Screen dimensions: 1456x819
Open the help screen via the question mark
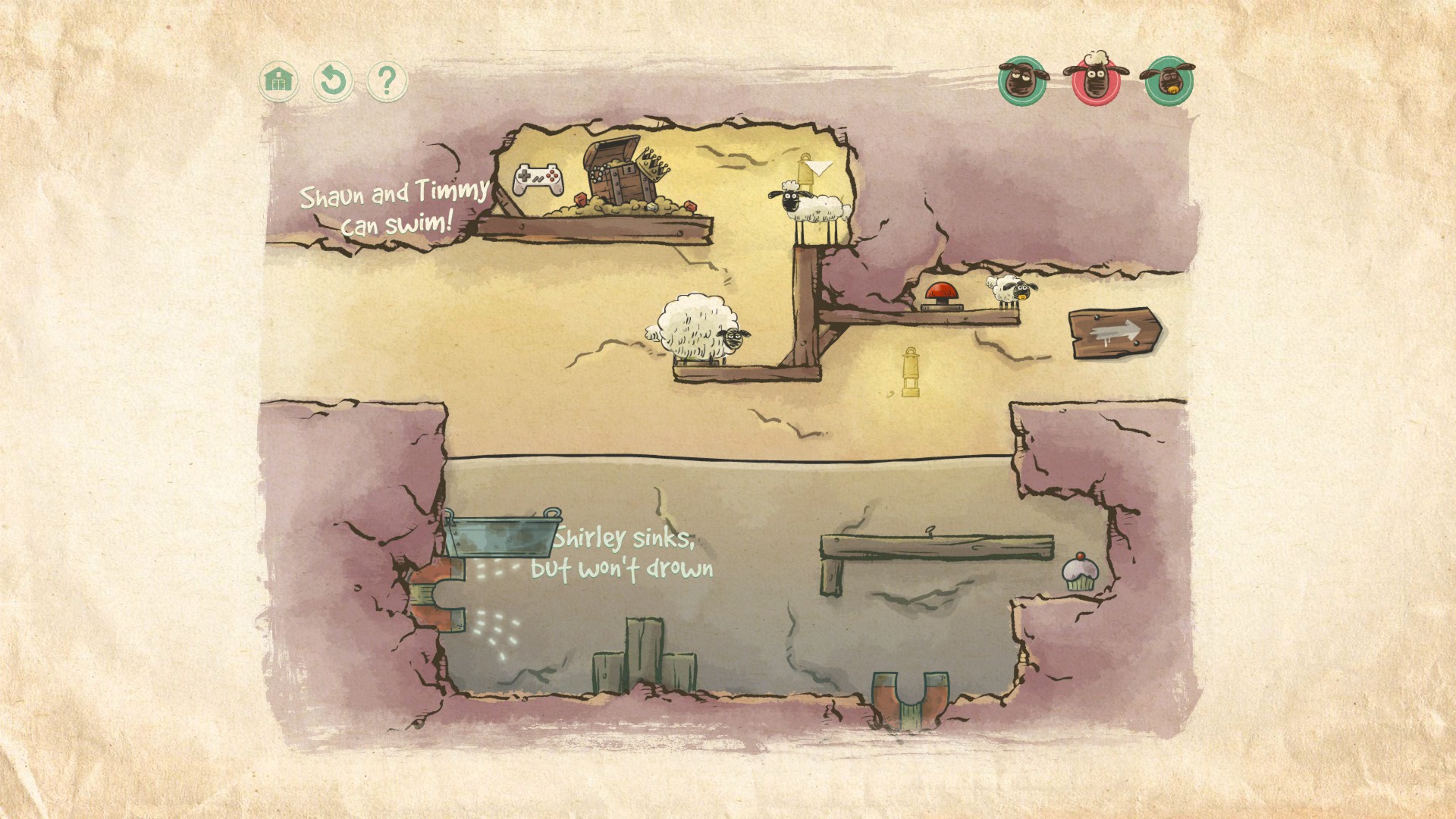click(387, 79)
